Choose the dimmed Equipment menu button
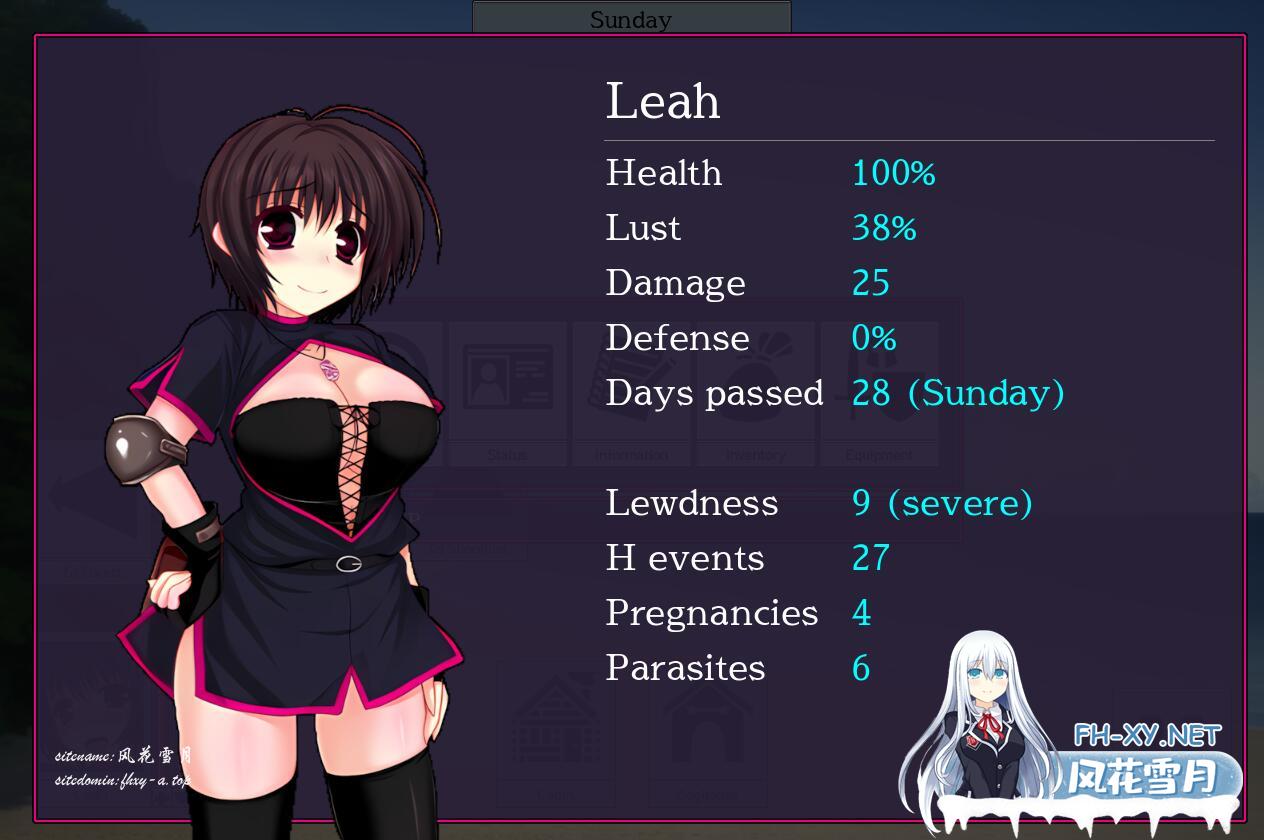Image resolution: width=1264 pixels, height=840 pixels. pos(879,392)
